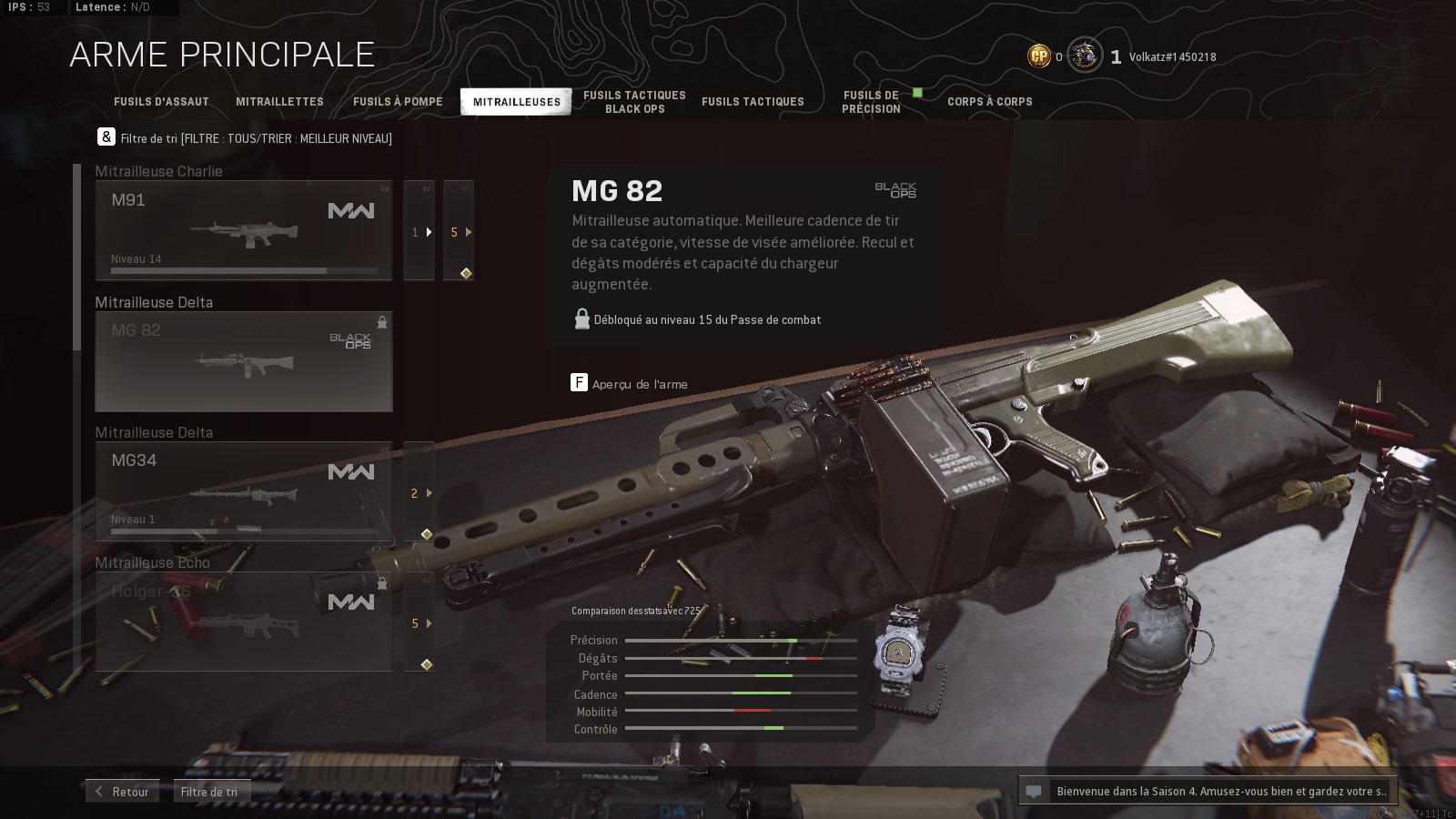Expand the M91 blueprint list via its arrow
Viewport: 1456px width, 819px height.
419,232
